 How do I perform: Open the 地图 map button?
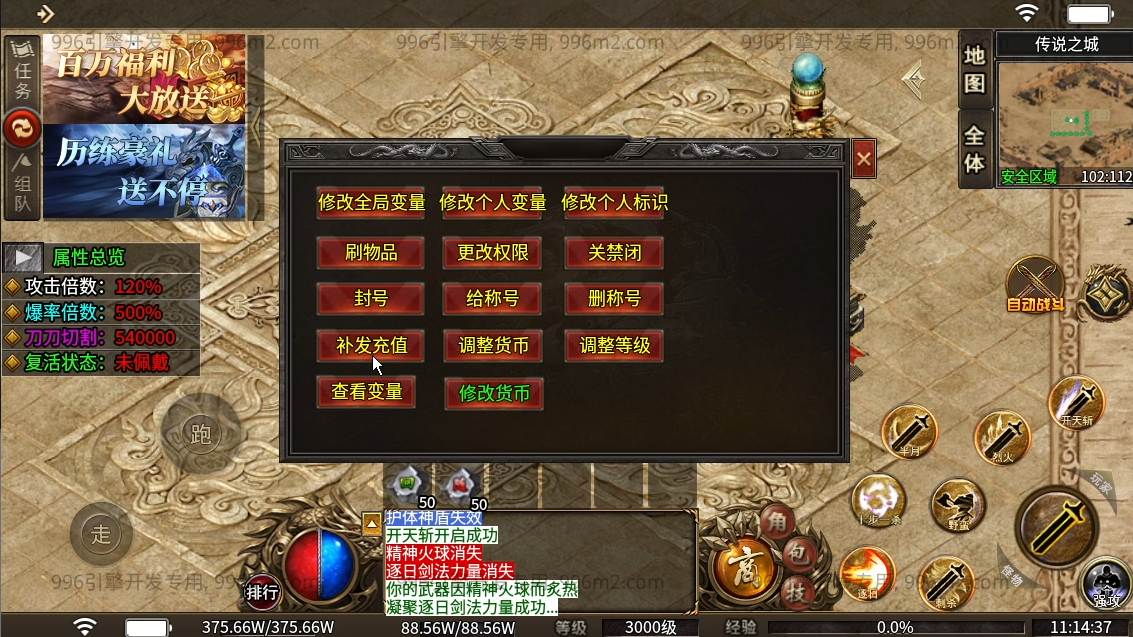coord(975,69)
